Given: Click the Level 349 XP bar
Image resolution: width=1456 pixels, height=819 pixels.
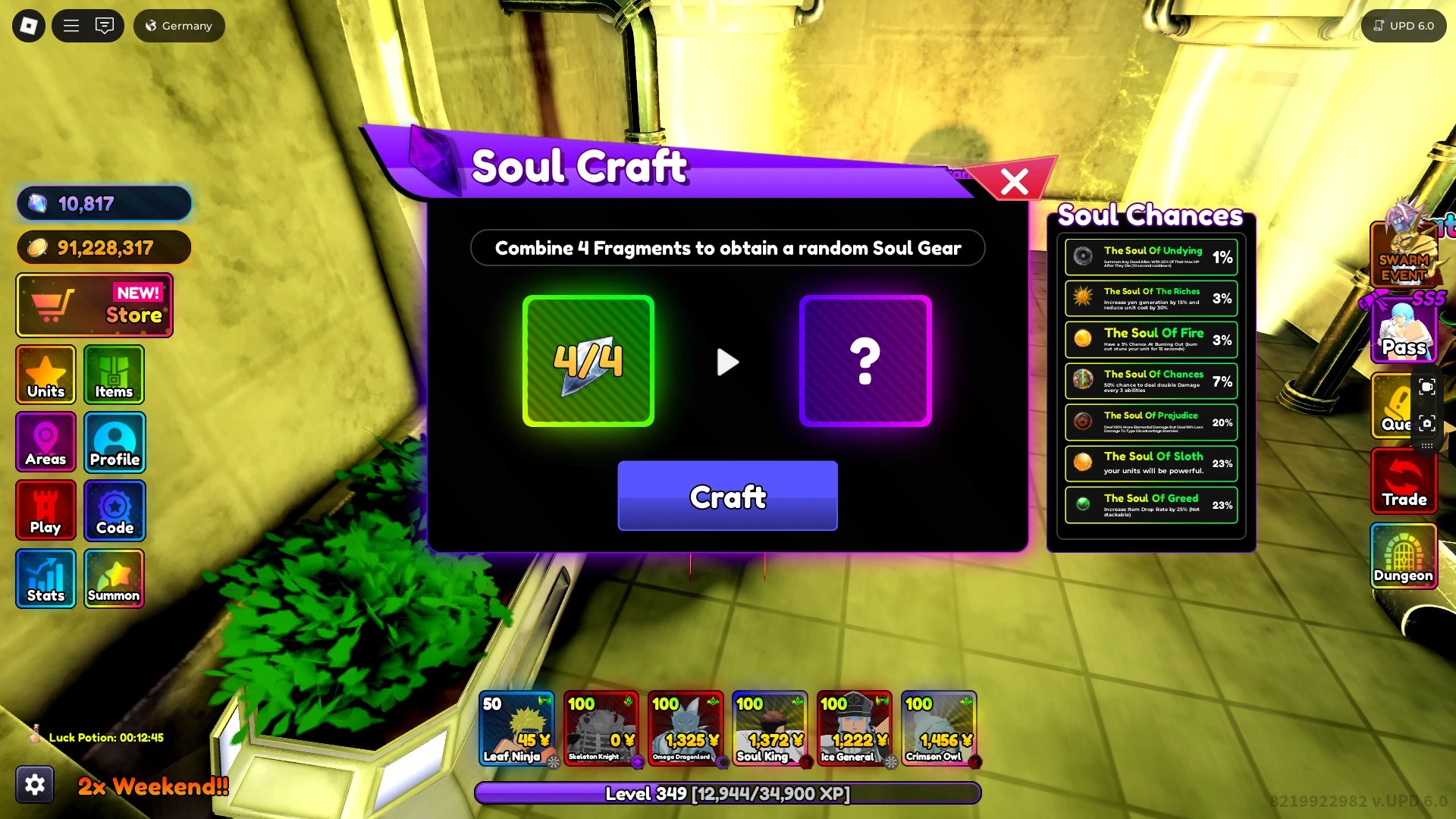Looking at the screenshot, I should 727,794.
